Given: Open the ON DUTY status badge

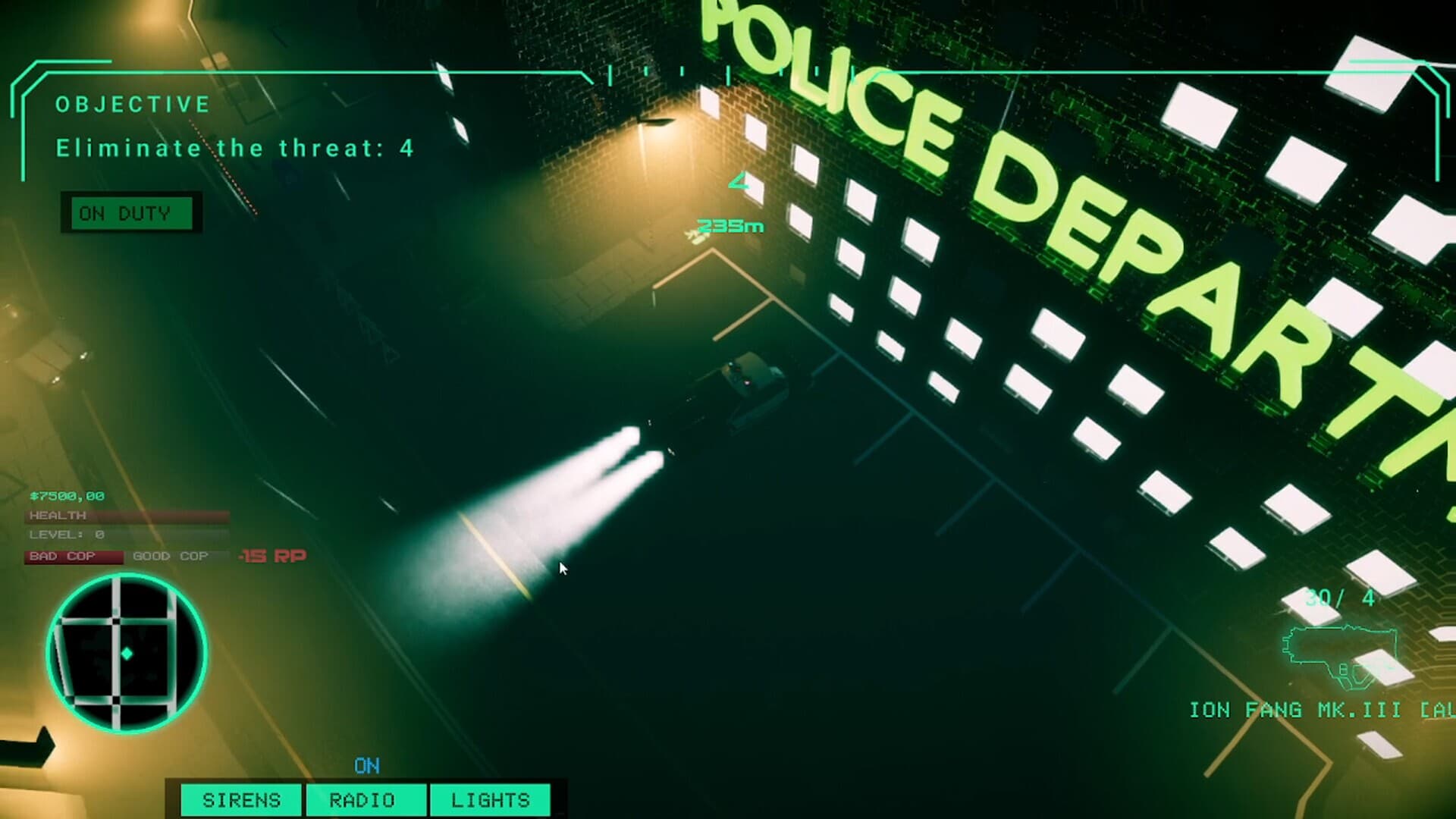Looking at the screenshot, I should pos(130,213).
